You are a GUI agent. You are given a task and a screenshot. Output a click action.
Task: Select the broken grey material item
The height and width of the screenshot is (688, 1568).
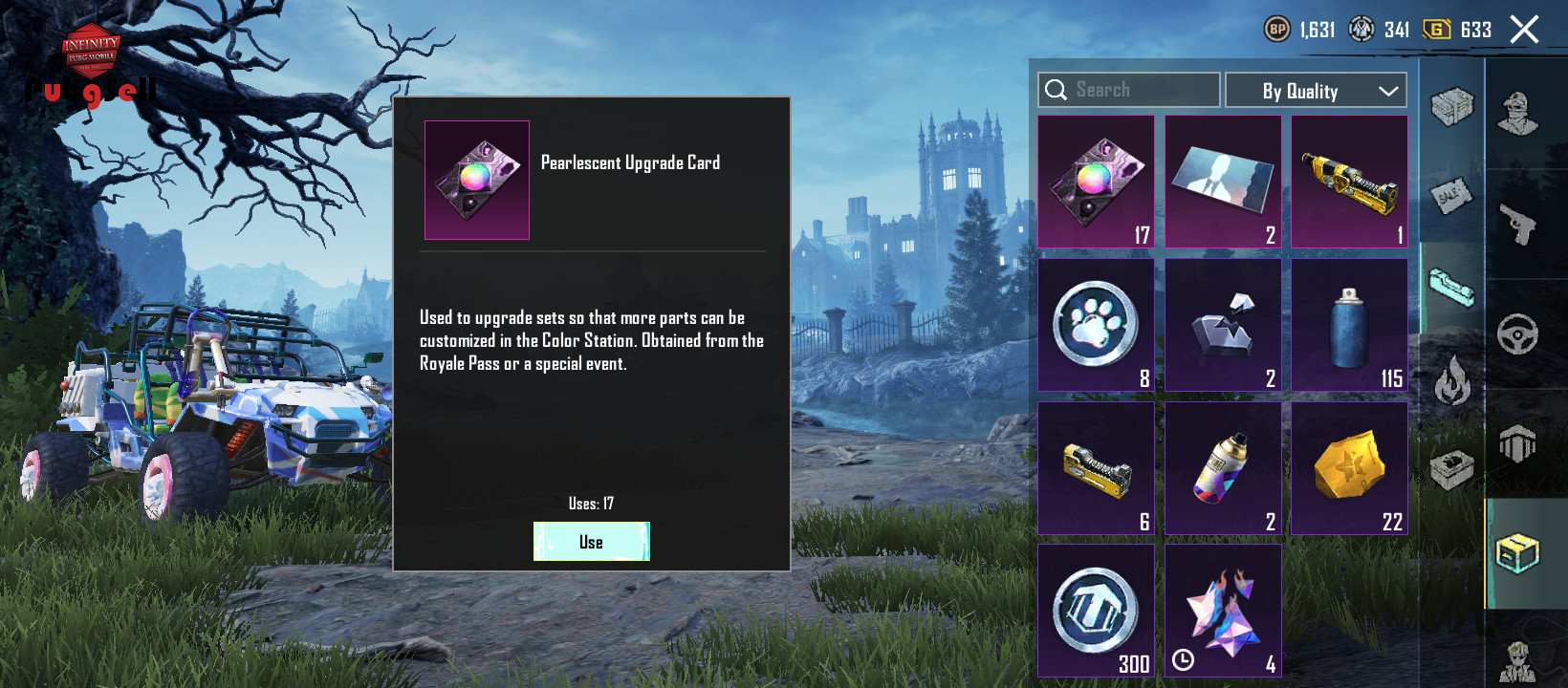coord(1223,325)
